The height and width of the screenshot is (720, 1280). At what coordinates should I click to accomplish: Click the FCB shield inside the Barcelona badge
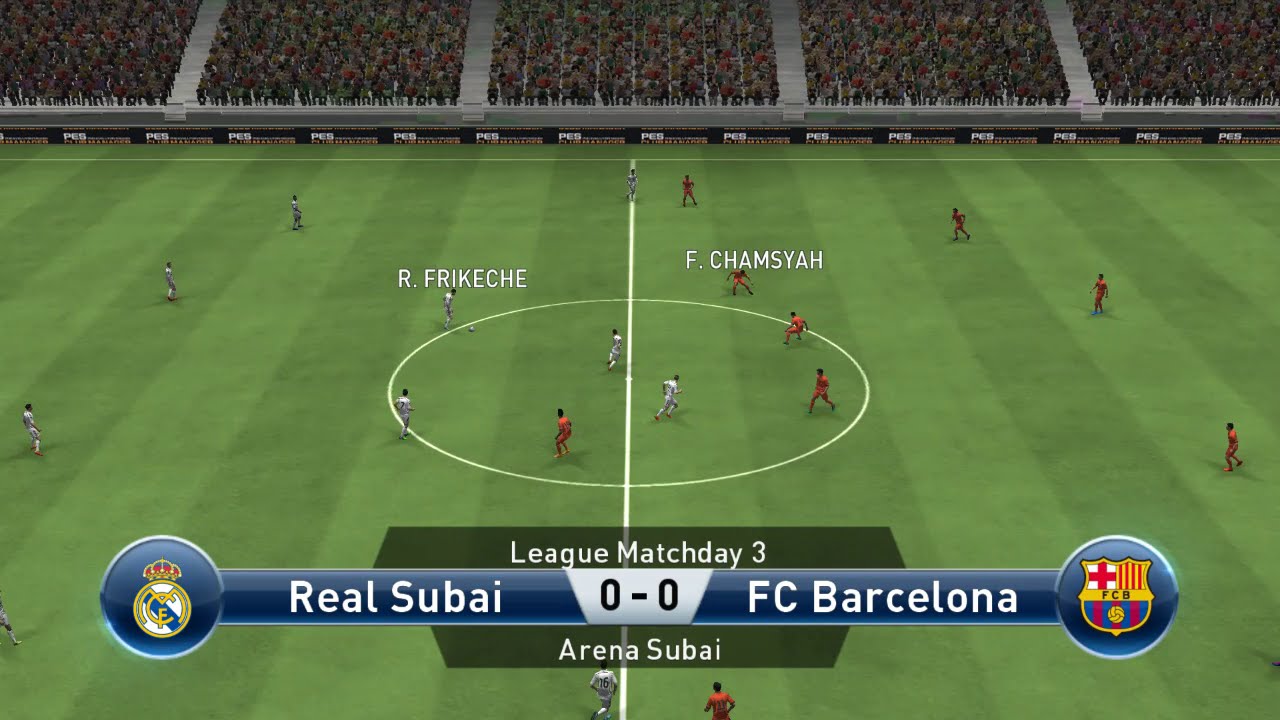coord(1118,597)
